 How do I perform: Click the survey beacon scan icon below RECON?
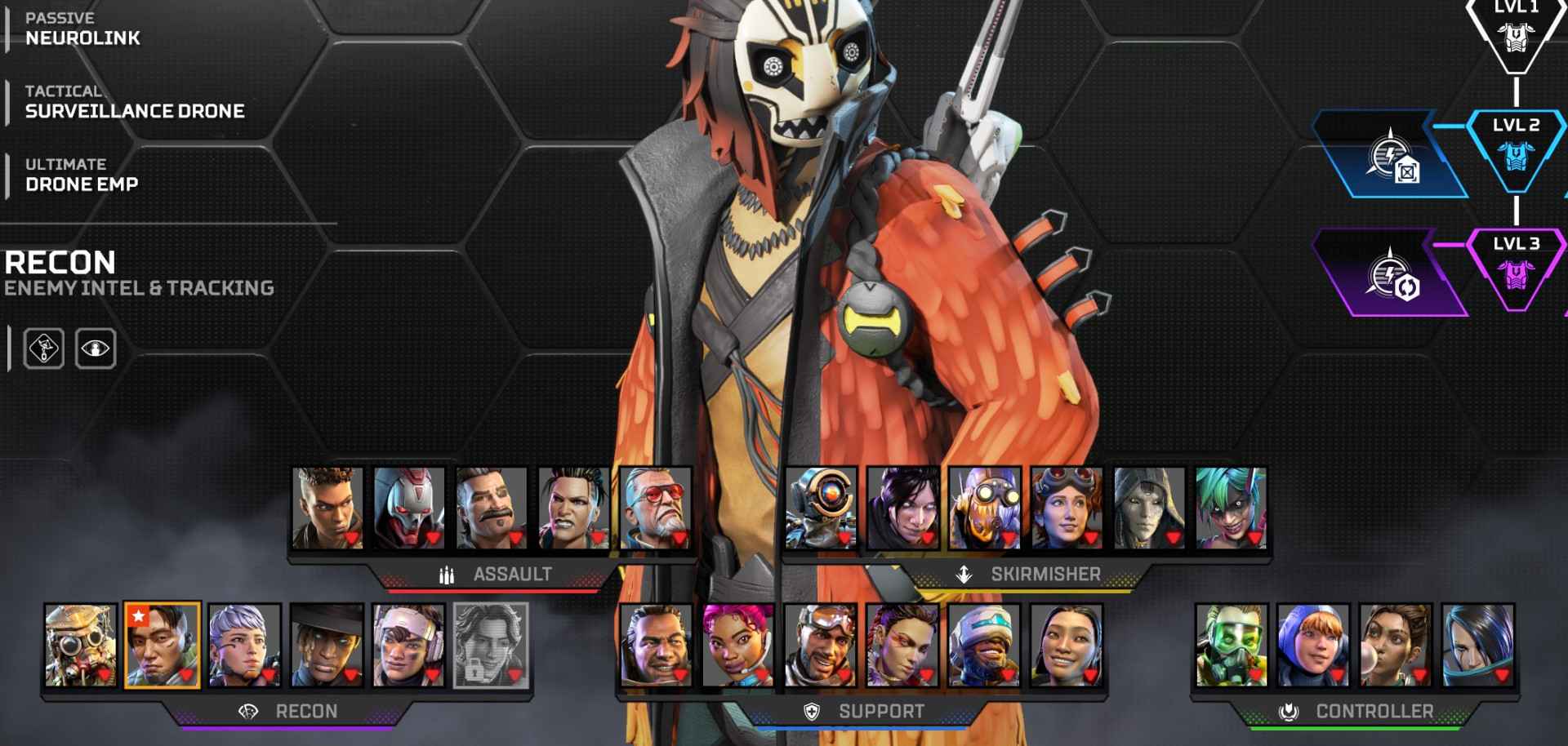[x=44, y=348]
